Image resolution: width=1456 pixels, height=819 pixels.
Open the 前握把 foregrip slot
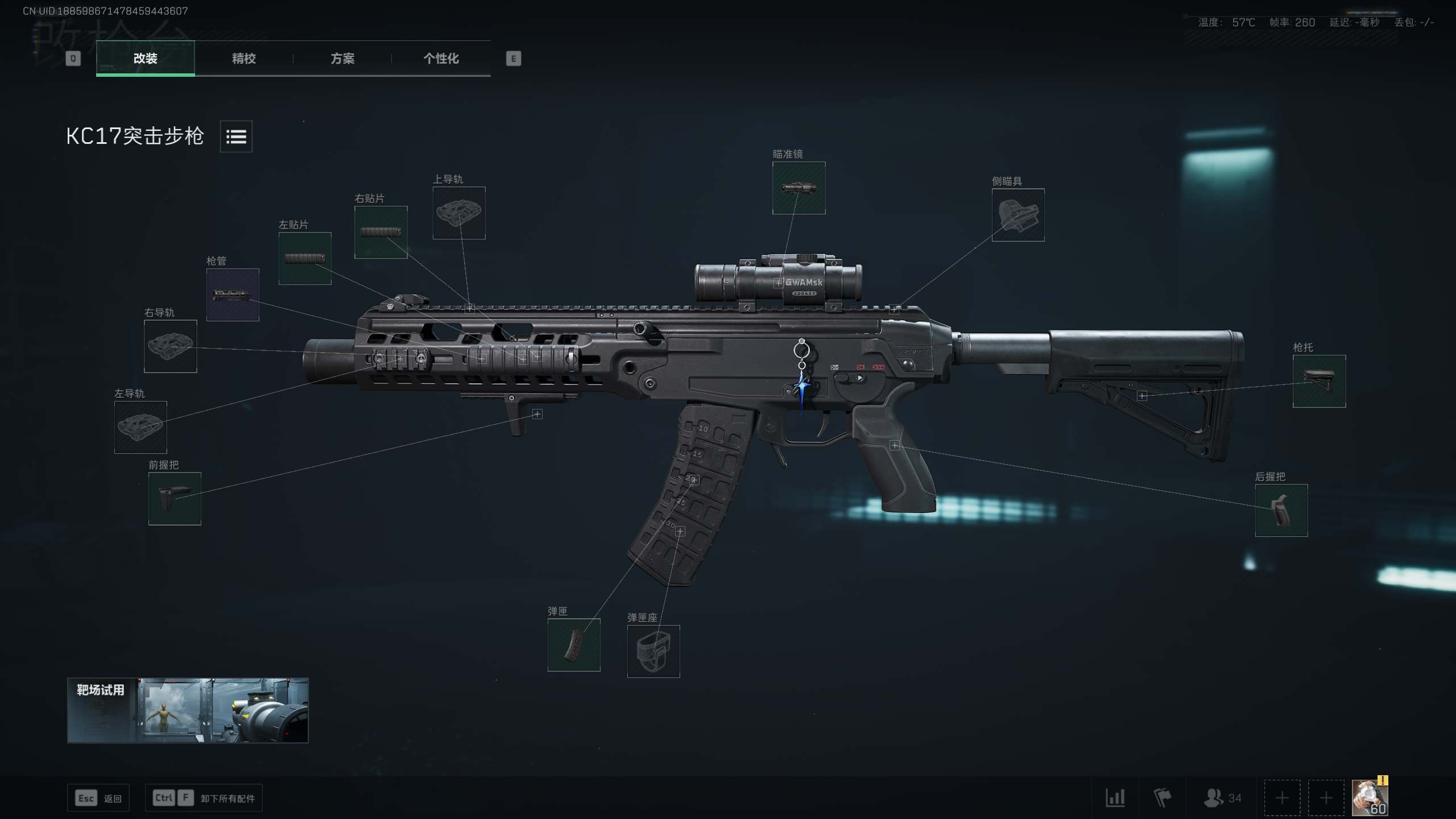175,498
